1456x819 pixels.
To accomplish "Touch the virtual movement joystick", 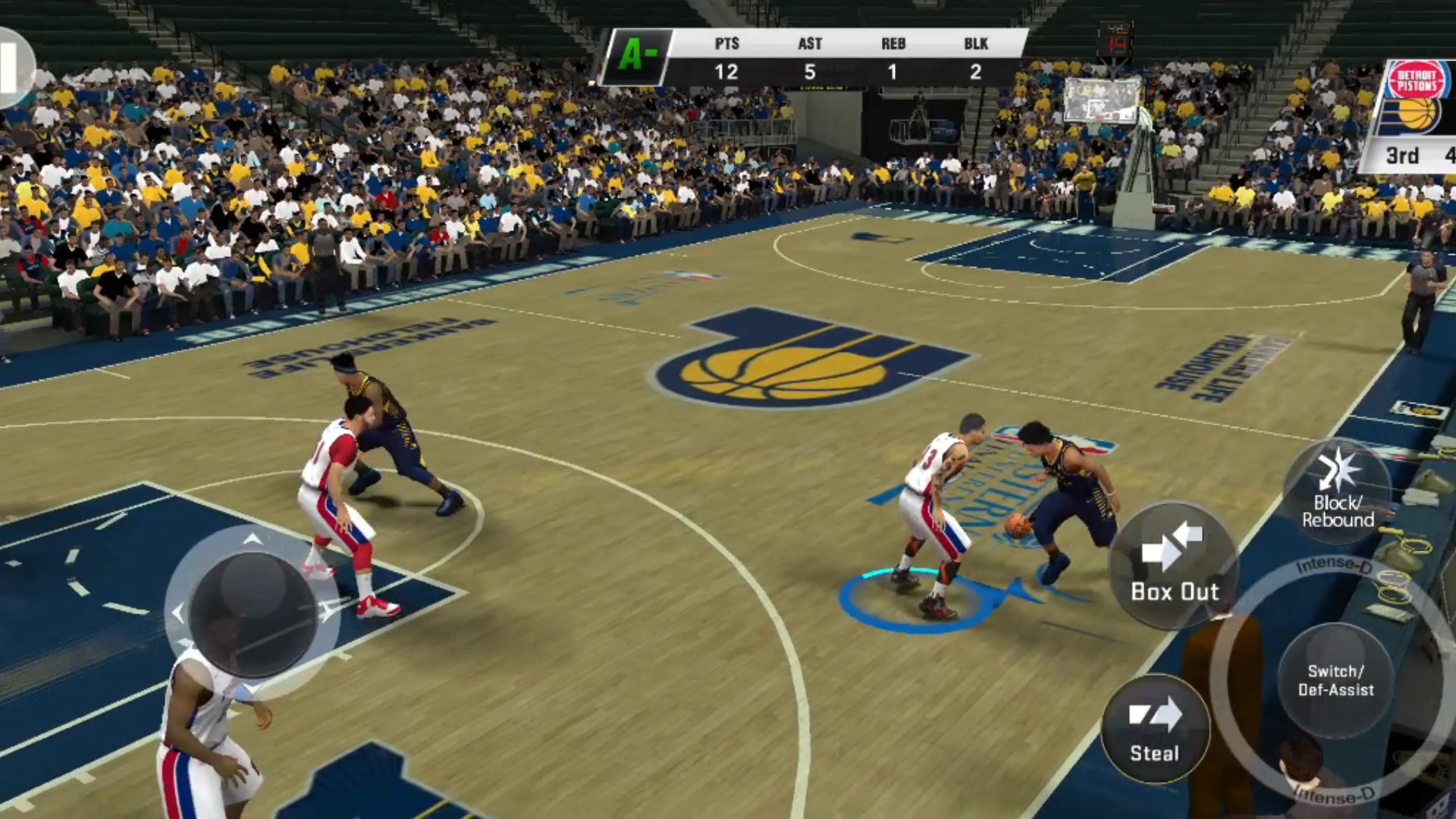I will (x=252, y=612).
